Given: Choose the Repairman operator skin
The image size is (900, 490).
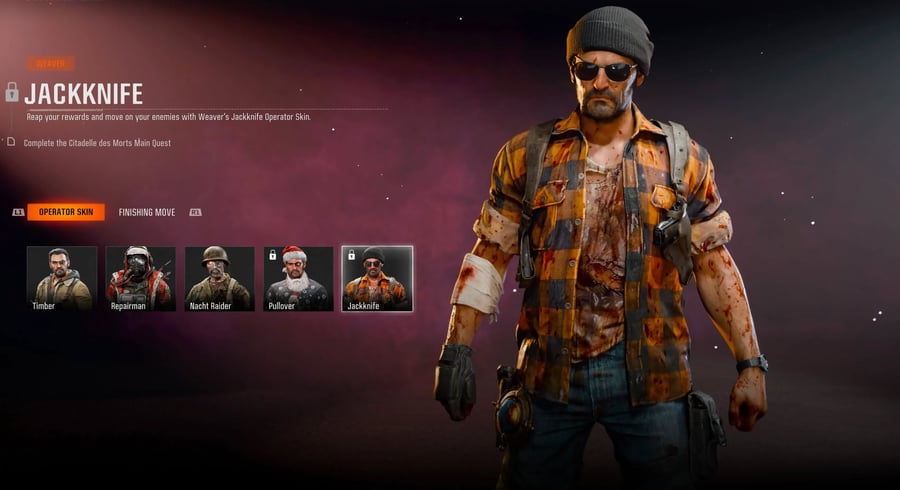Looking at the screenshot, I should click(x=141, y=278).
